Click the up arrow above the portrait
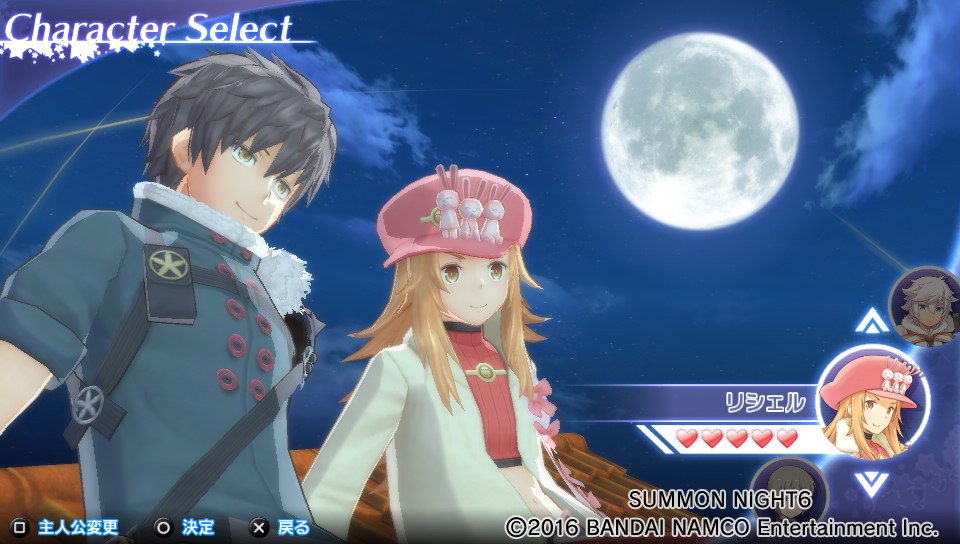This screenshot has width=960, height=544. click(x=872, y=321)
